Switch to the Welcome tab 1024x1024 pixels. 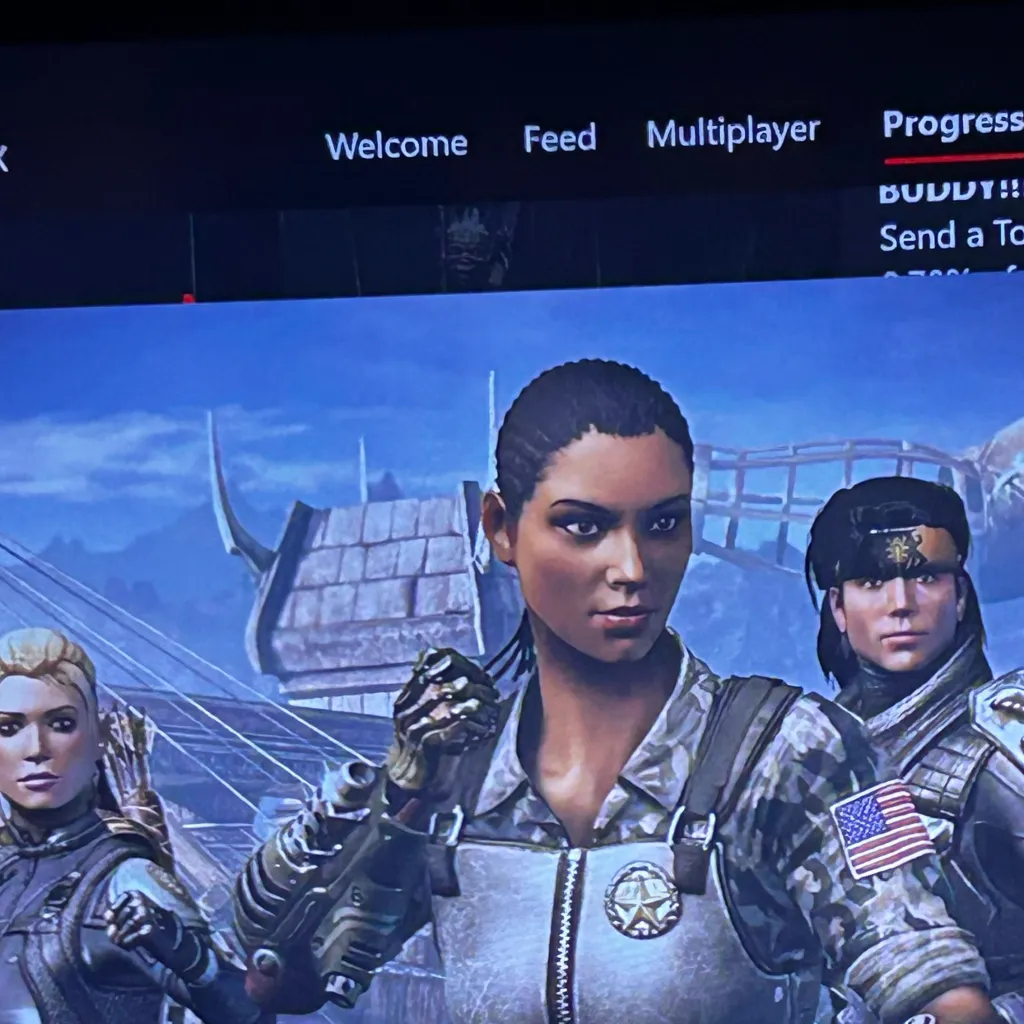[396, 145]
